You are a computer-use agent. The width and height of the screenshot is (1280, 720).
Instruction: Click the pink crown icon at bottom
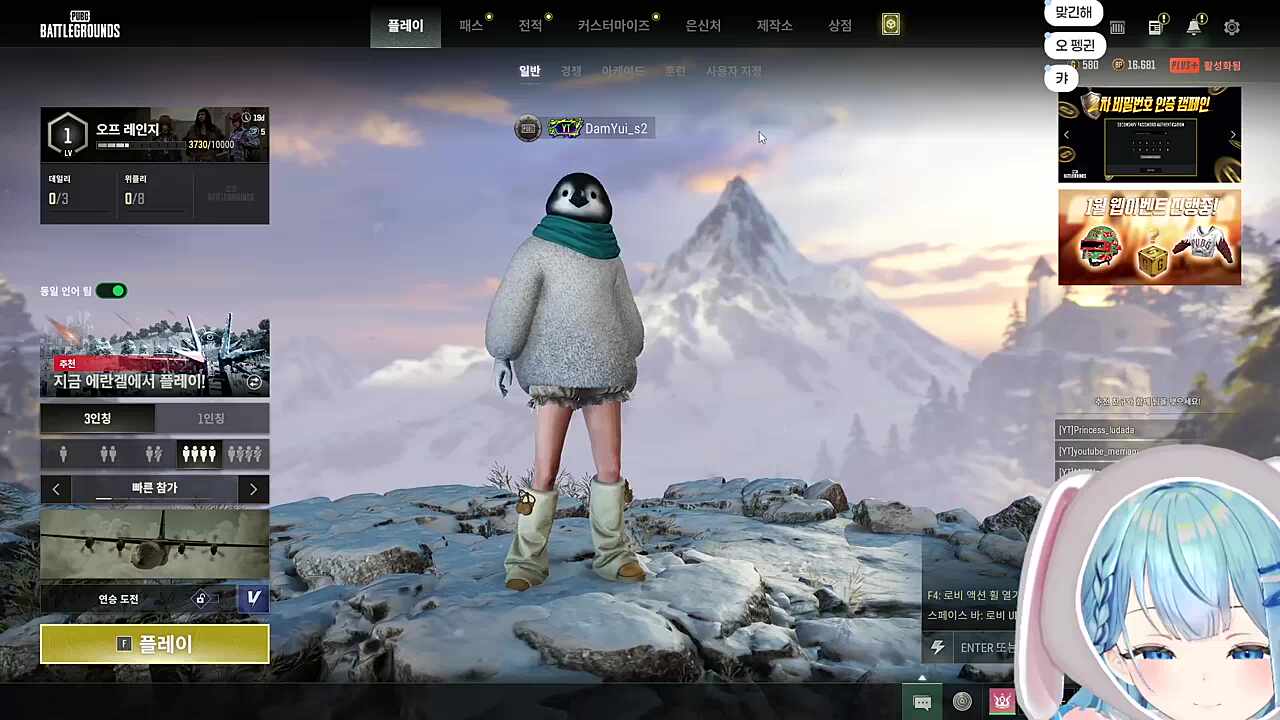(x=1002, y=701)
